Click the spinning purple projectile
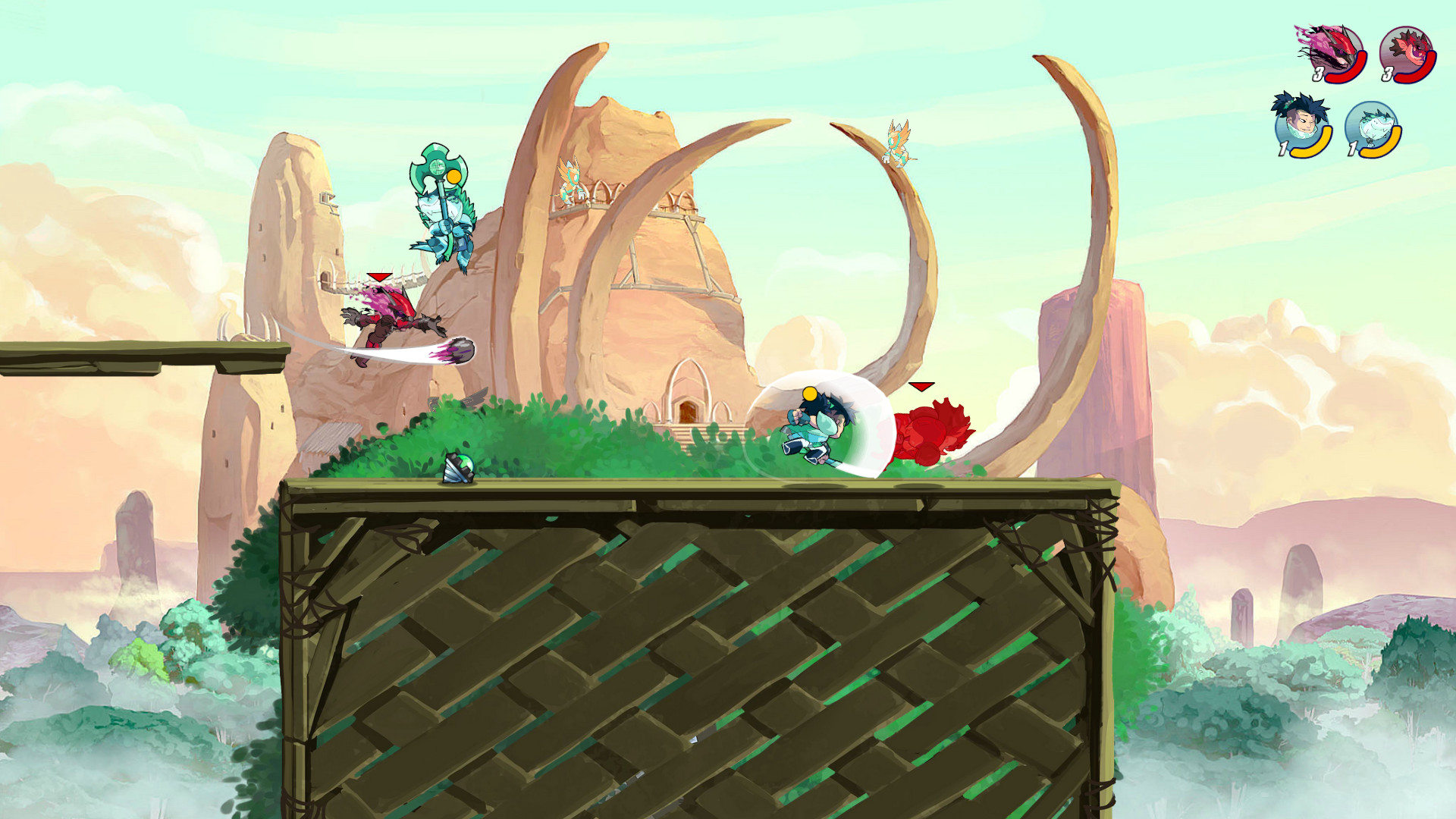 [459, 351]
